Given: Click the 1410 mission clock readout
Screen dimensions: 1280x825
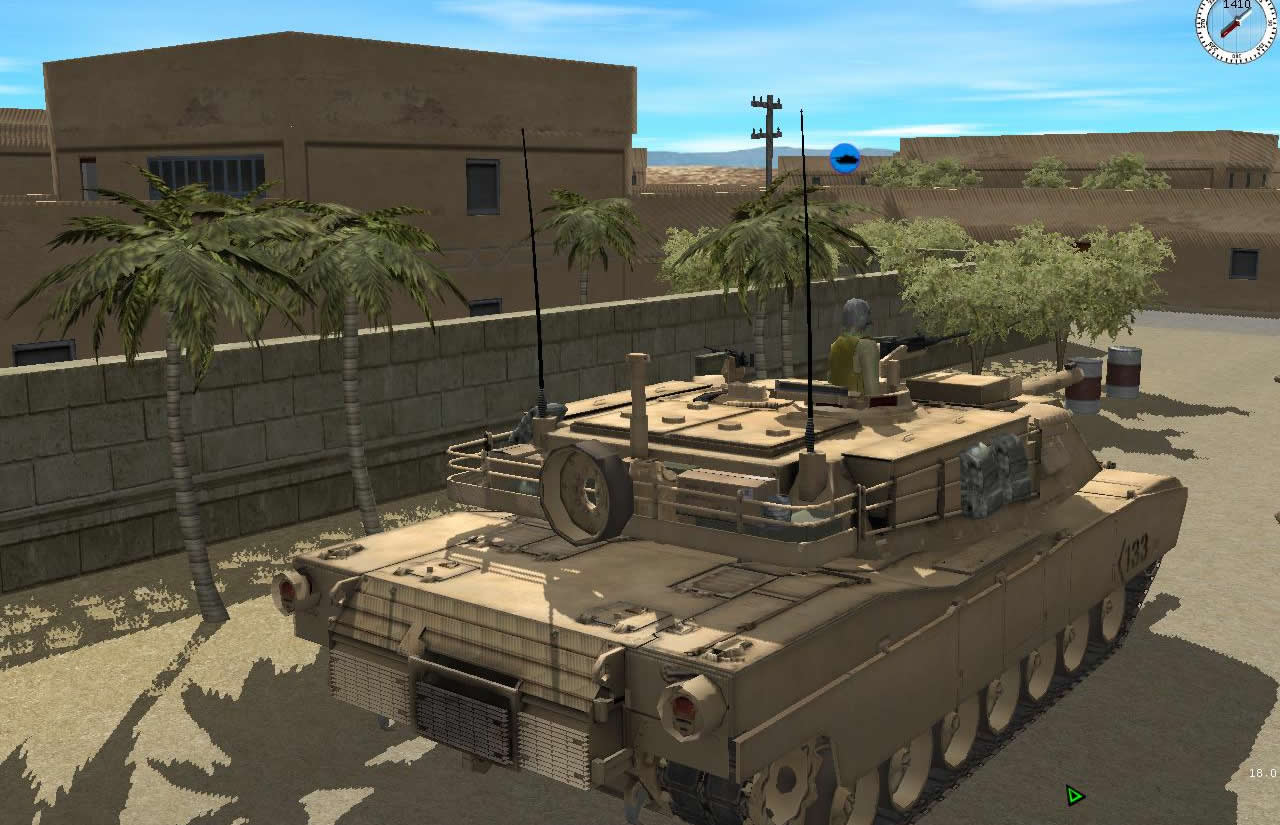Looking at the screenshot, I should pos(1237,6).
